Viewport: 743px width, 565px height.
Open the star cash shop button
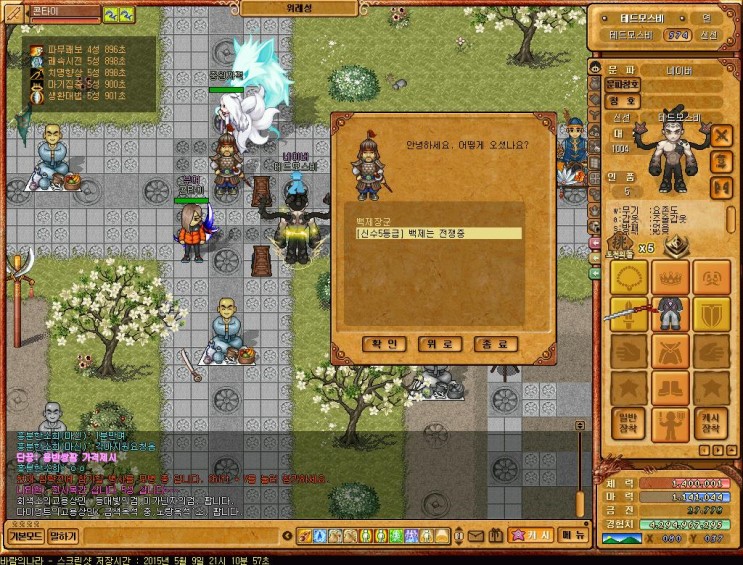pos(529,536)
